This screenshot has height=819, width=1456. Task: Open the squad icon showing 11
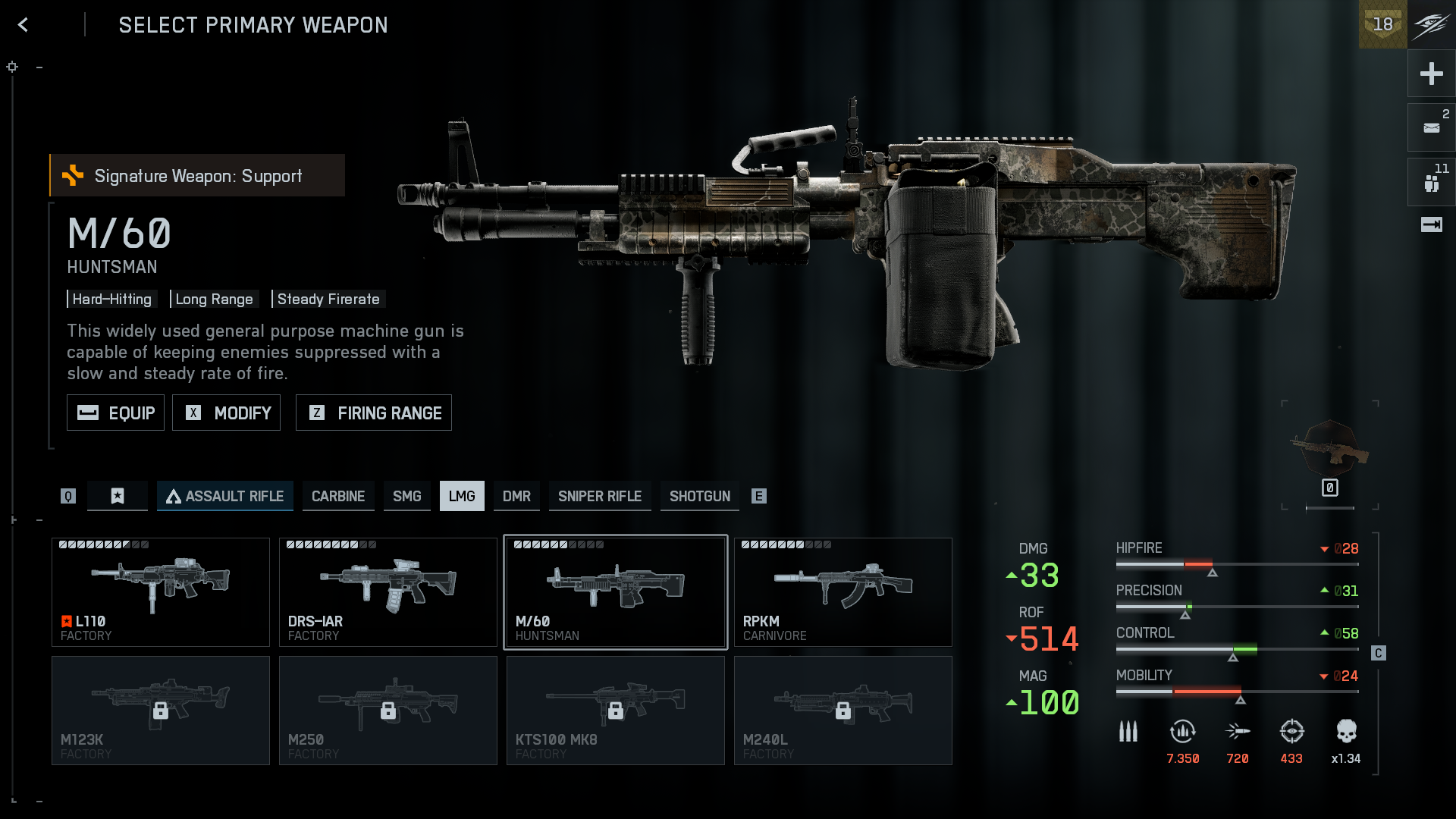1431,182
